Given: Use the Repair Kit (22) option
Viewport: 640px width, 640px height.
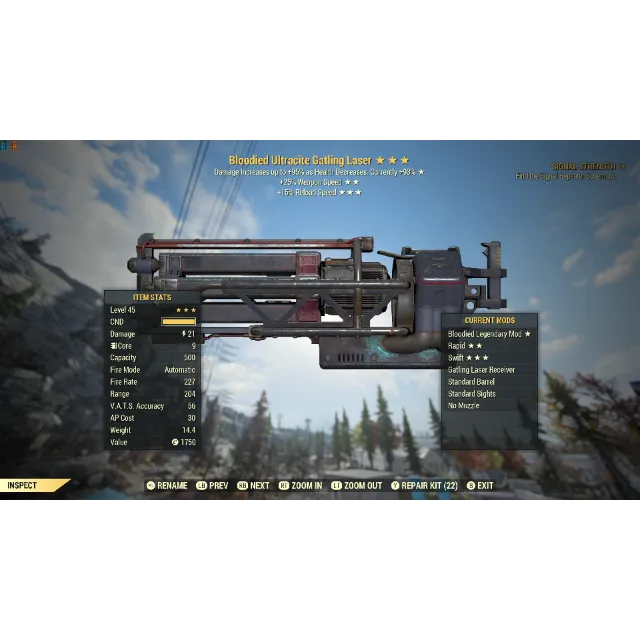Looking at the screenshot, I should (424, 486).
